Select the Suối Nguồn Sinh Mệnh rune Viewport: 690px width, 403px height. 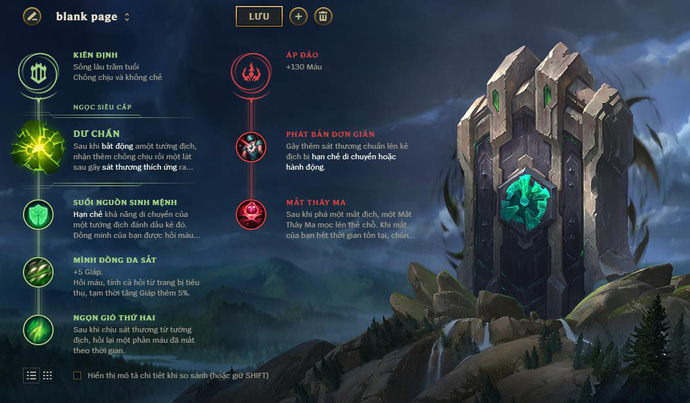38,212
